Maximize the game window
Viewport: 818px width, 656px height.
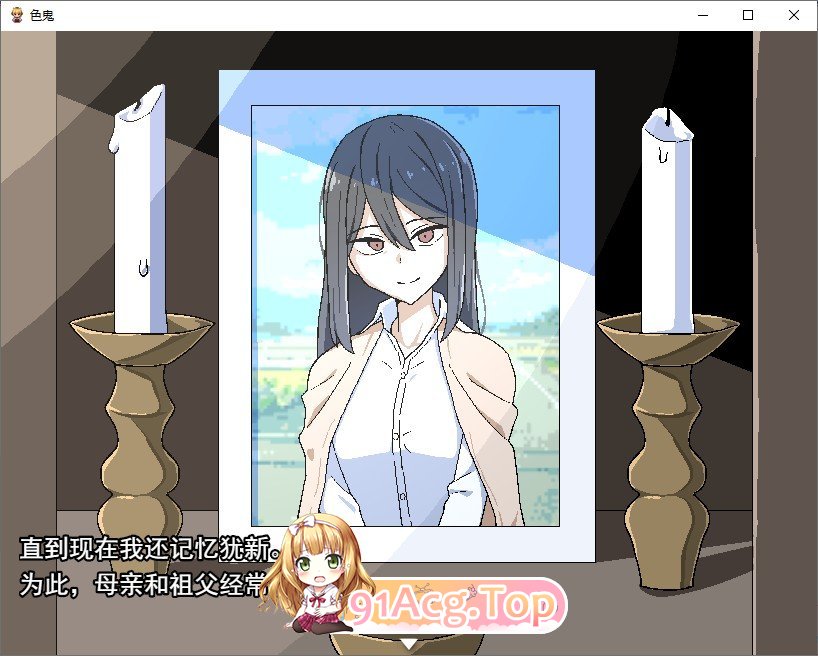coord(748,15)
